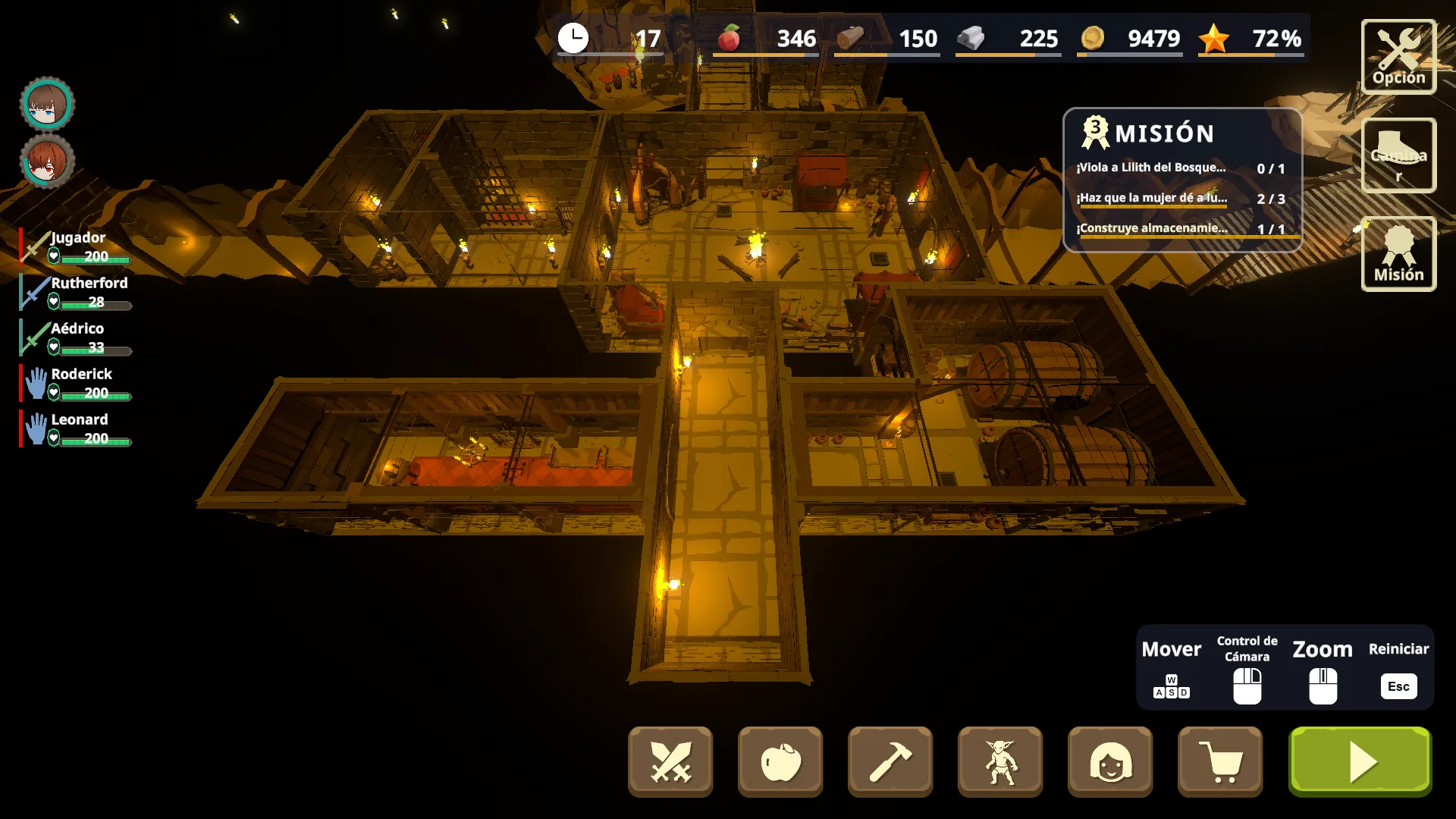
Task: Toggle the Caminar walk button
Action: coord(1398,155)
